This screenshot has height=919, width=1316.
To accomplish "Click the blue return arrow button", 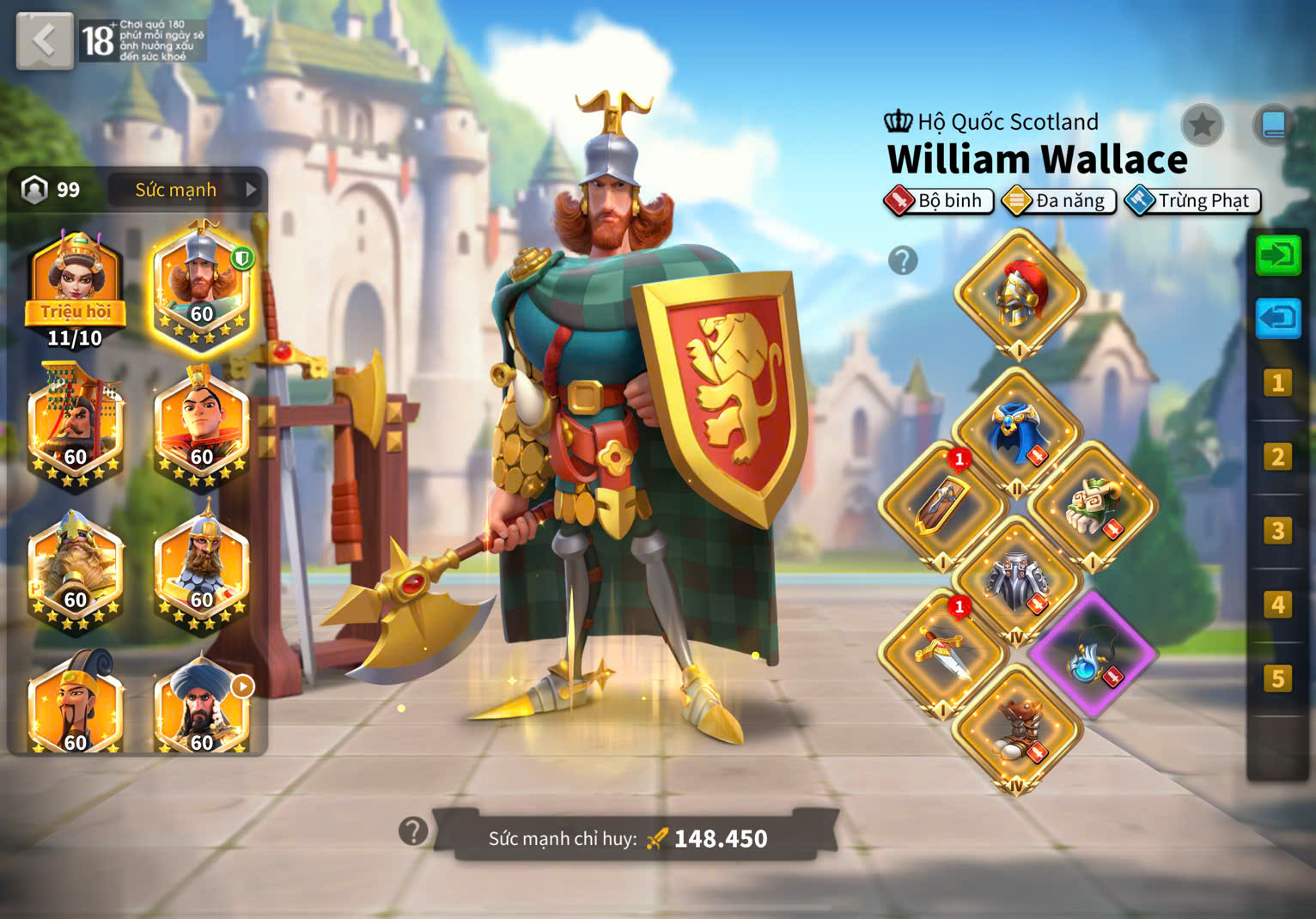I will pyautogui.click(x=1277, y=319).
